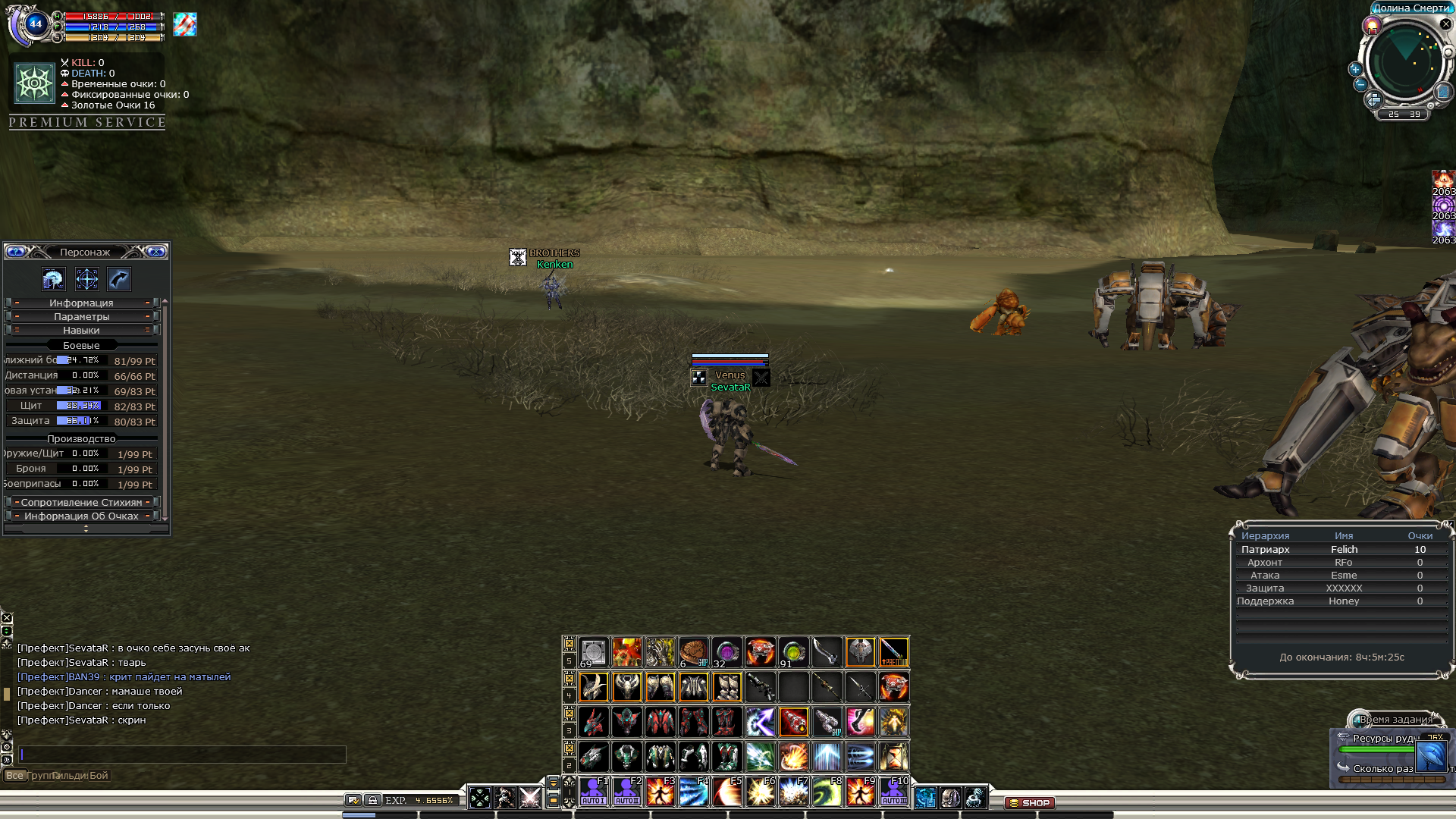The image size is (1456, 819).
Task: Trigger the F8 green swirl skill
Action: (x=827, y=791)
